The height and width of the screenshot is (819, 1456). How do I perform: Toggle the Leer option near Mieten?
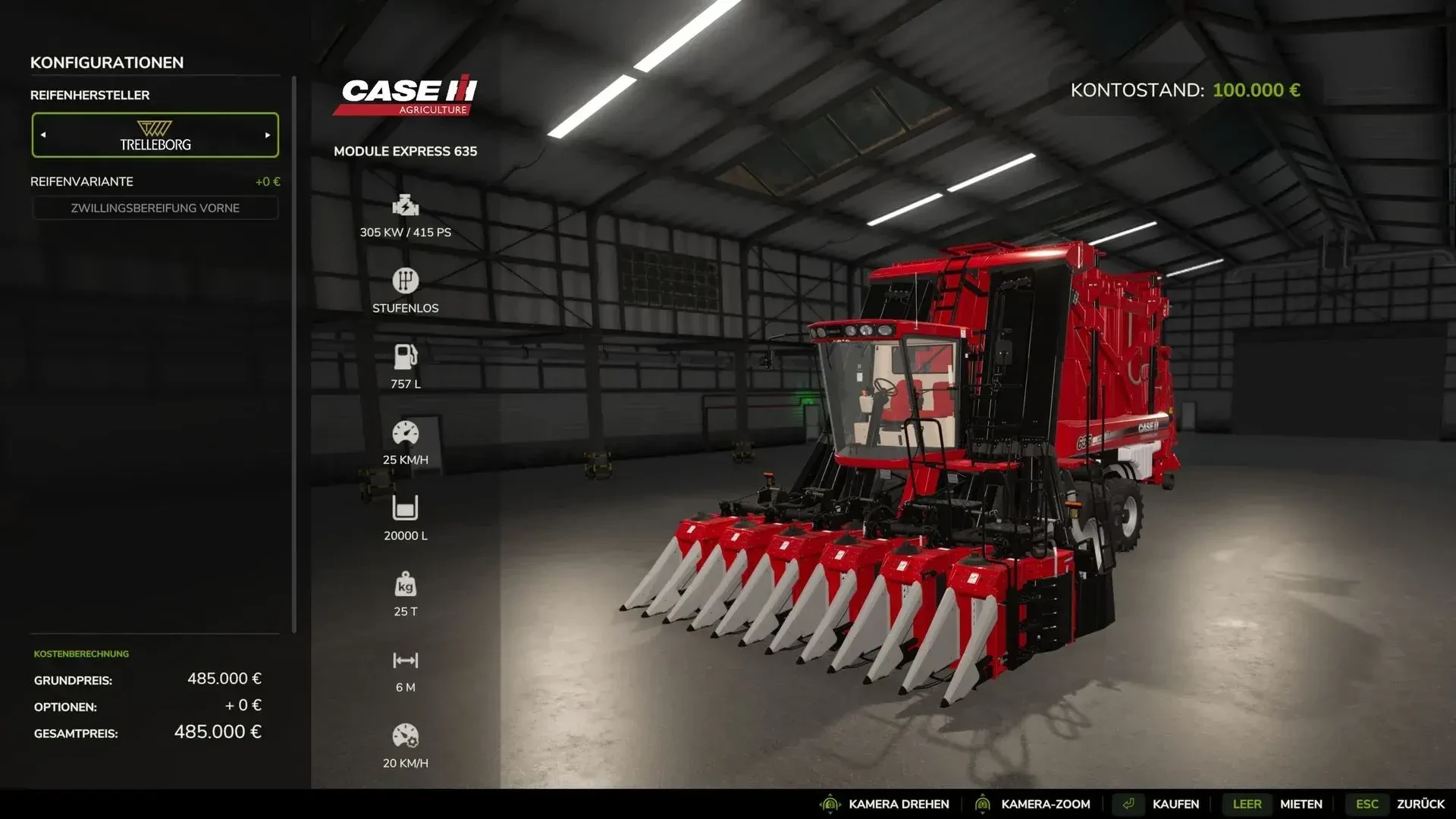tap(1247, 803)
